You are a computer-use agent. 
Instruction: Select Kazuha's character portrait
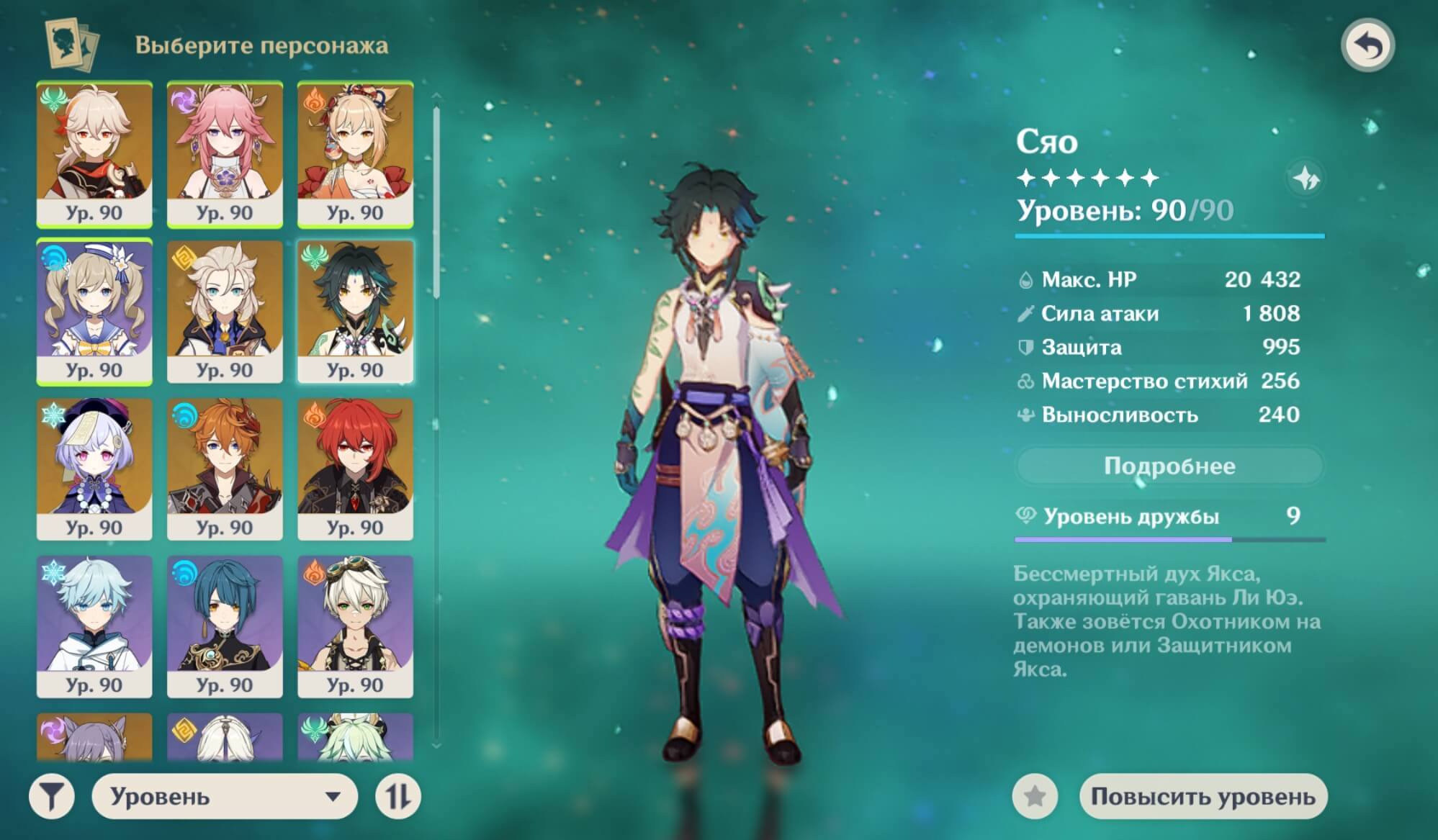94,153
